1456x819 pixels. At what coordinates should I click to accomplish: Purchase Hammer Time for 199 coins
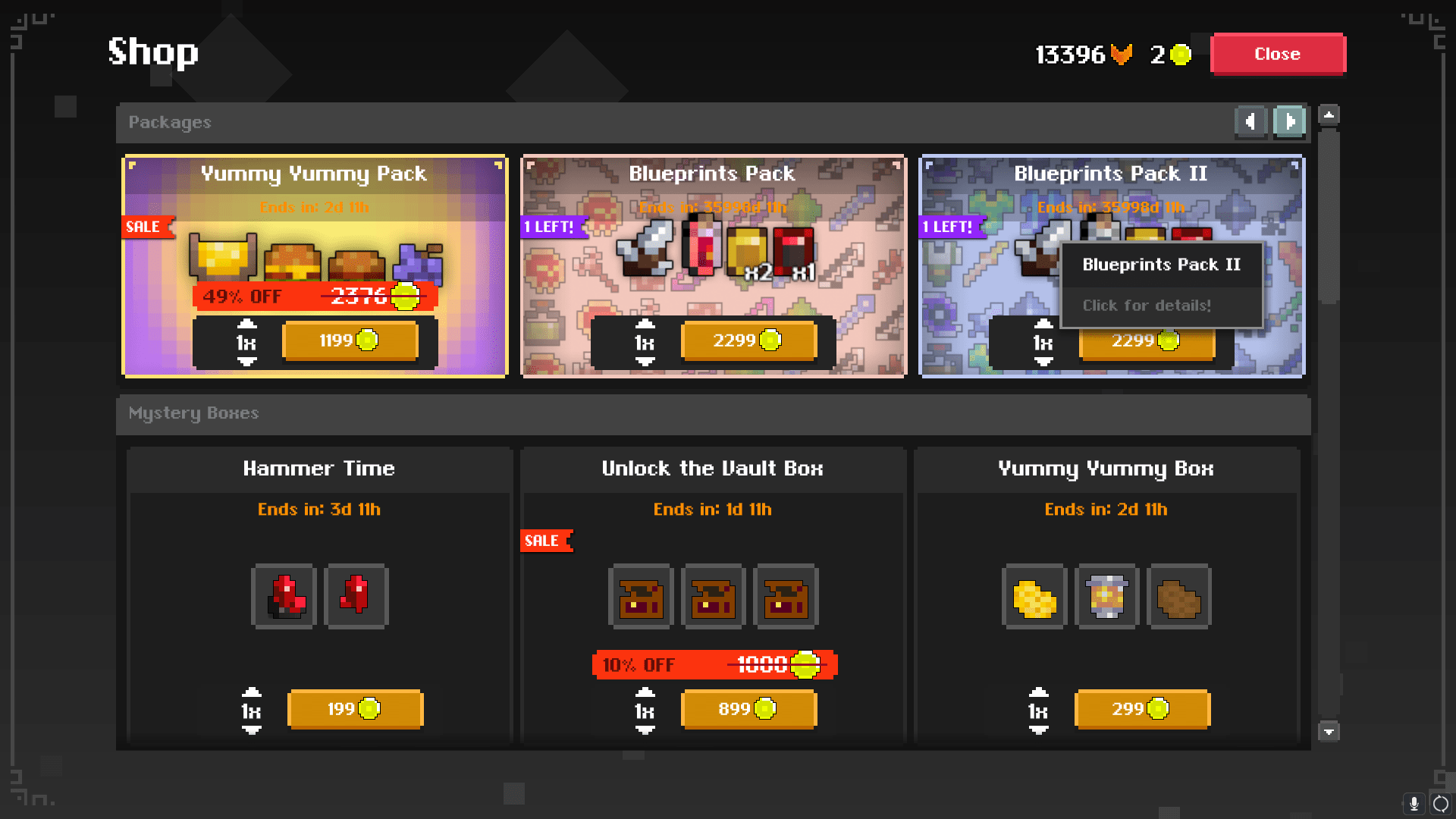pyautogui.click(x=355, y=710)
